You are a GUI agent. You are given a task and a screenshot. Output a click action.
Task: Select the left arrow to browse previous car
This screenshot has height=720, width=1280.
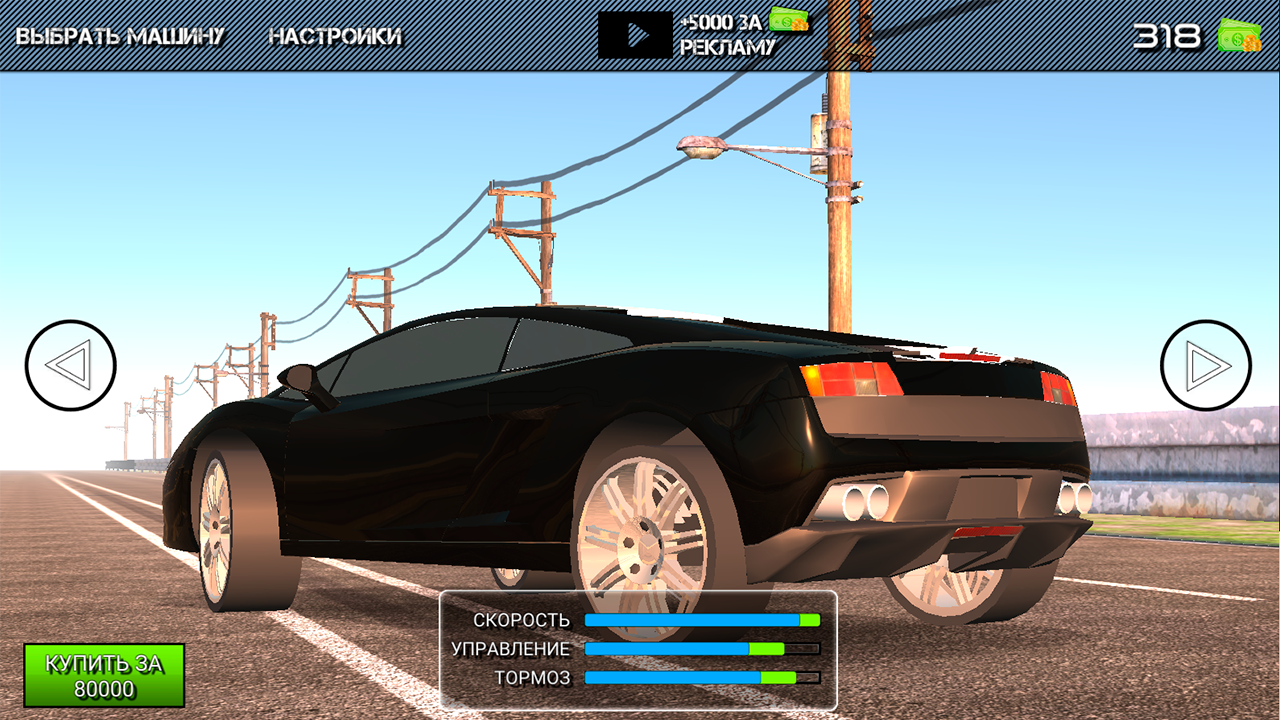click(70, 365)
